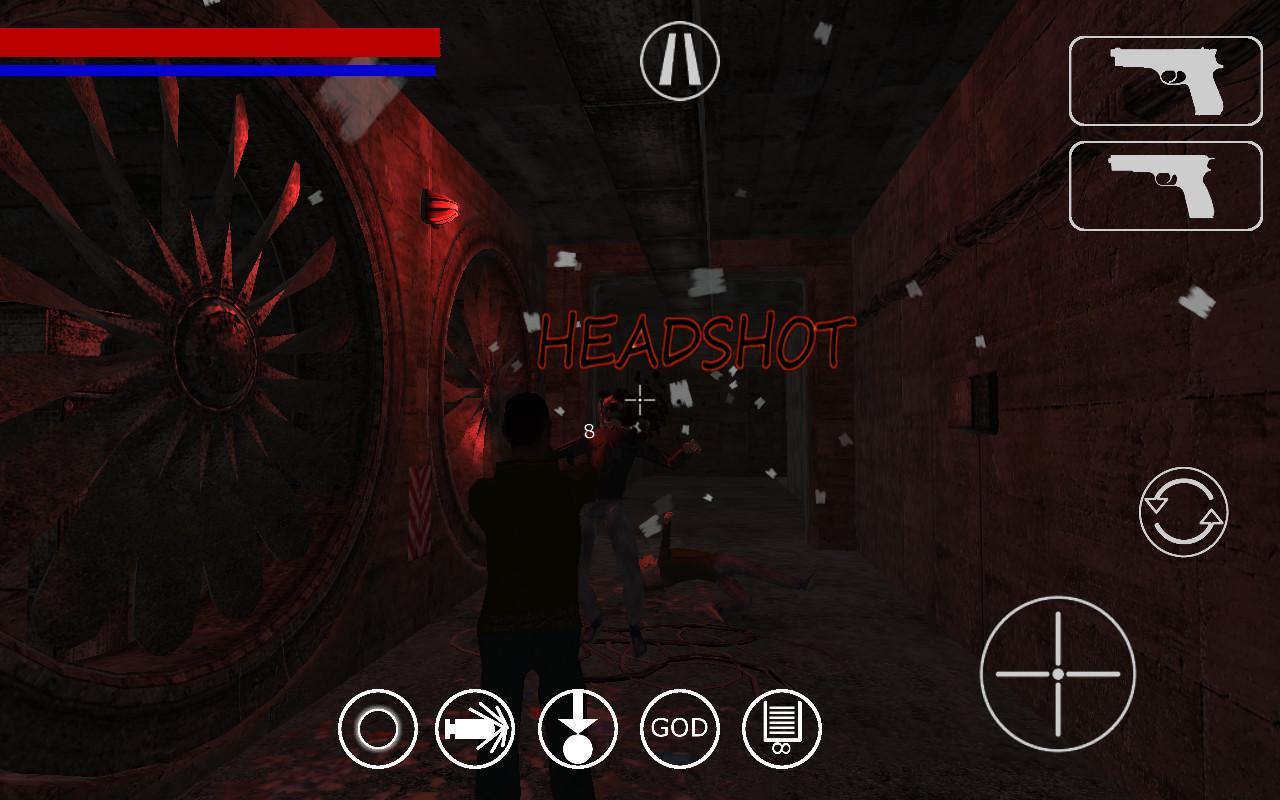Activate the infinite ammo magazine icon
The width and height of the screenshot is (1280, 800).
tap(782, 728)
